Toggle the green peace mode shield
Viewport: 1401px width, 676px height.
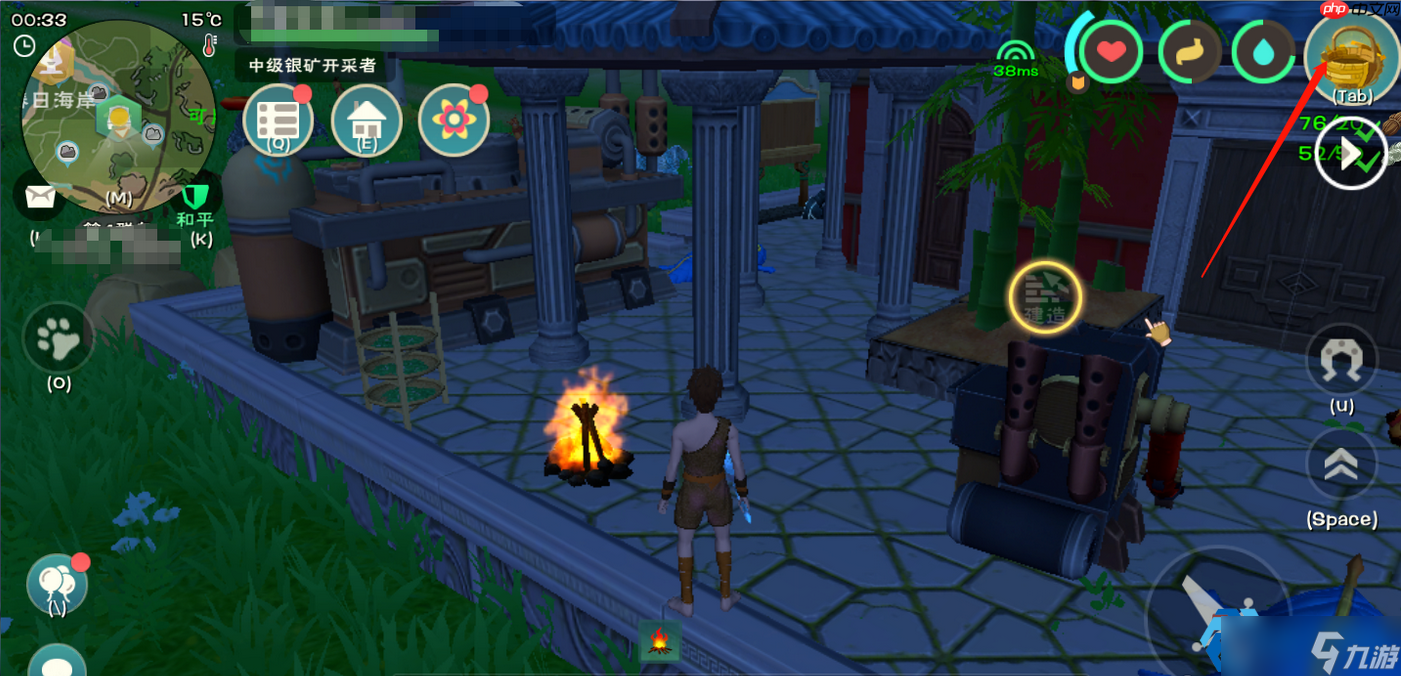point(194,198)
